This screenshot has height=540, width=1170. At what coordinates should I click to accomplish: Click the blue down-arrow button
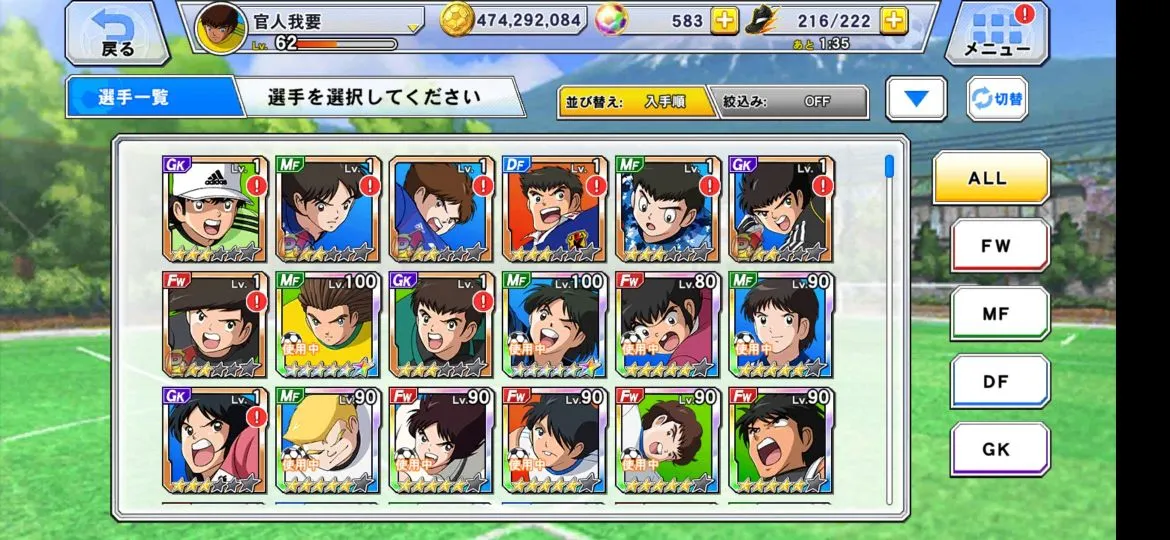pos(916,99)
